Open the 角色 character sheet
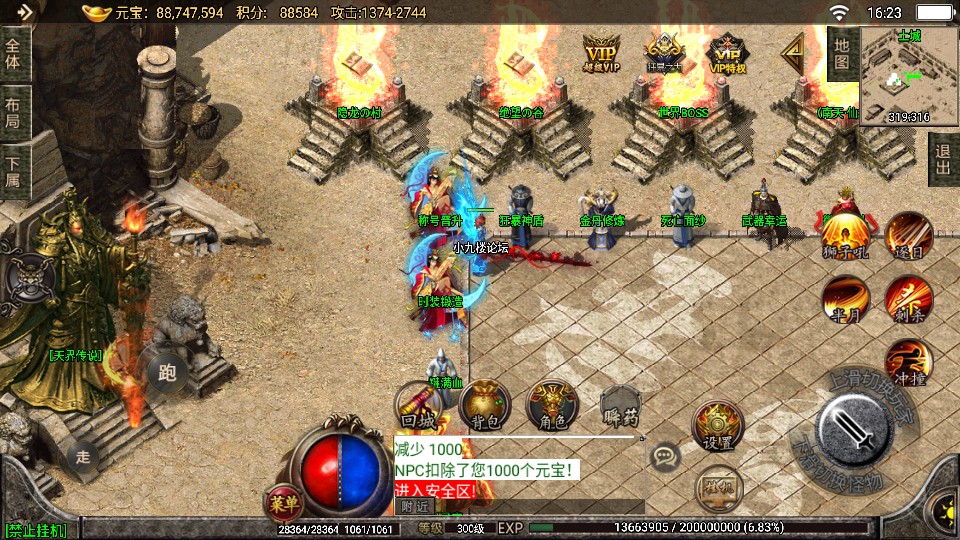This screenshot has height=540, width=960. (x=552, y=405)
